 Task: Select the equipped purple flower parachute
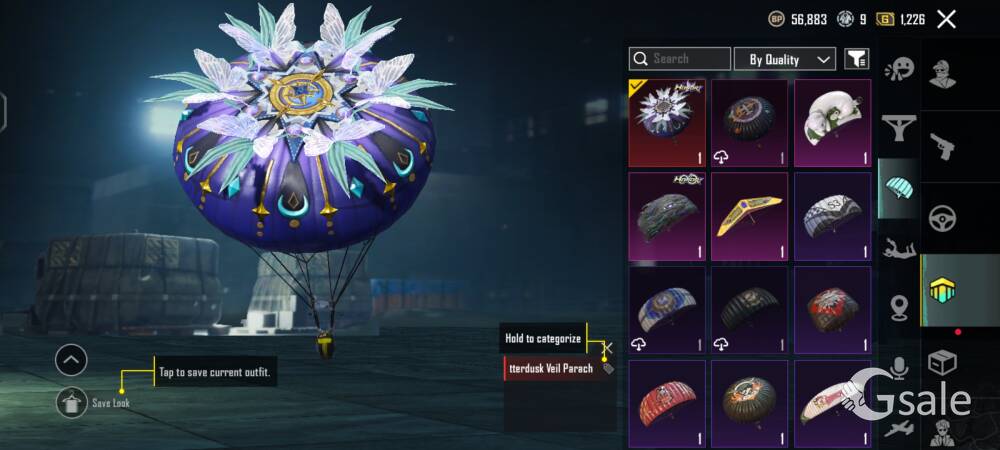tap(667, 123)
